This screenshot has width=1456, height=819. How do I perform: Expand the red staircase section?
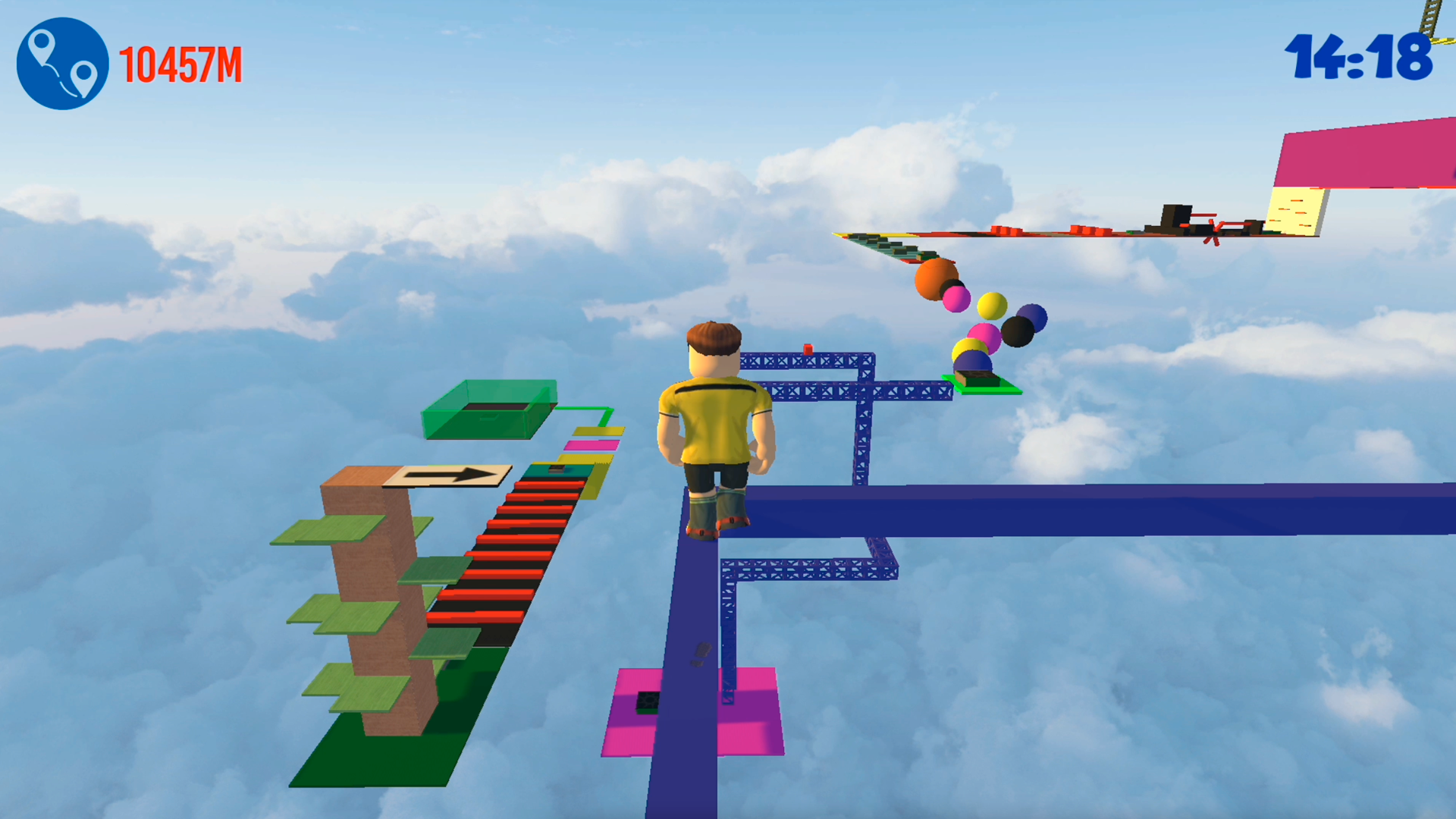click(508, 554)
